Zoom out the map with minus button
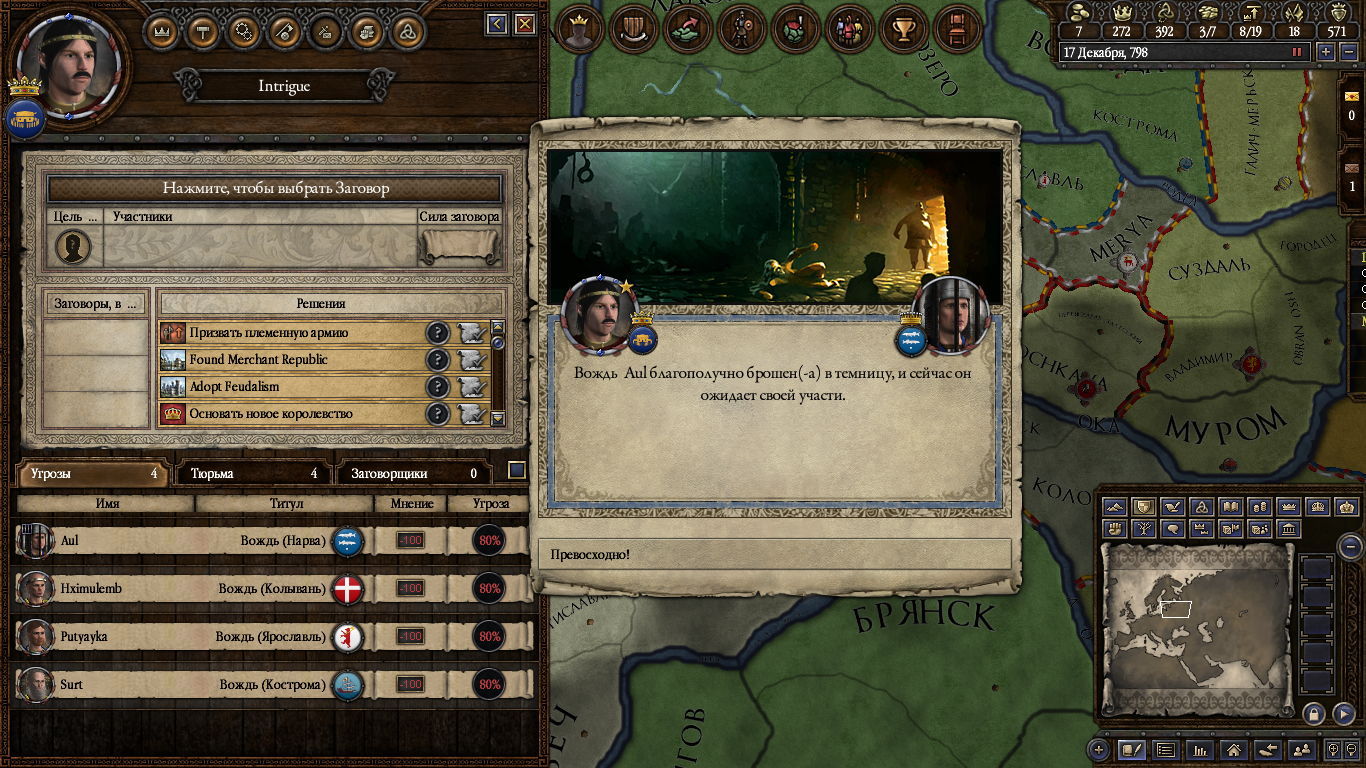The height and width of the screenshot is (768, 1366). [x=1350, y=546]
